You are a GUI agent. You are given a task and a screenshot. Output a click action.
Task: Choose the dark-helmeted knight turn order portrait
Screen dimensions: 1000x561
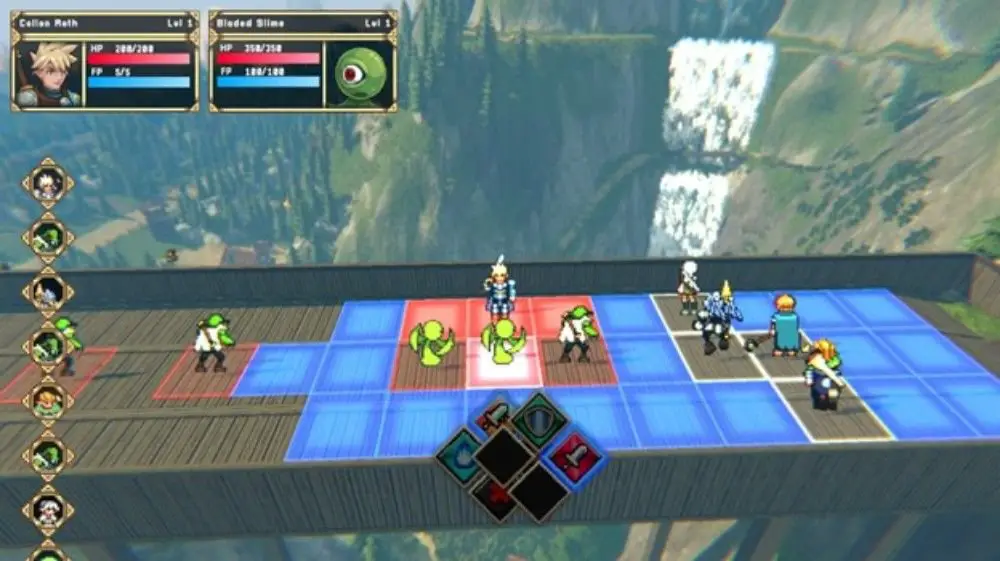pos(48,292)
